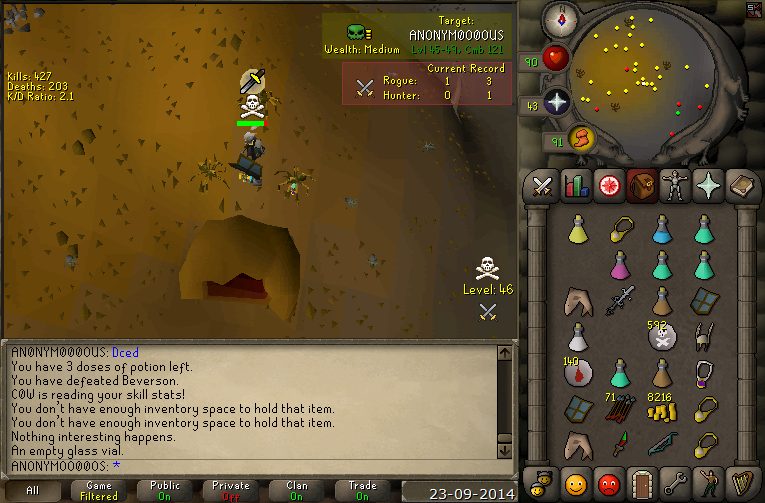Open the Emotes tab
Image resolution: width=765 pixels, height=503 pixels.
tap(707, 481)
